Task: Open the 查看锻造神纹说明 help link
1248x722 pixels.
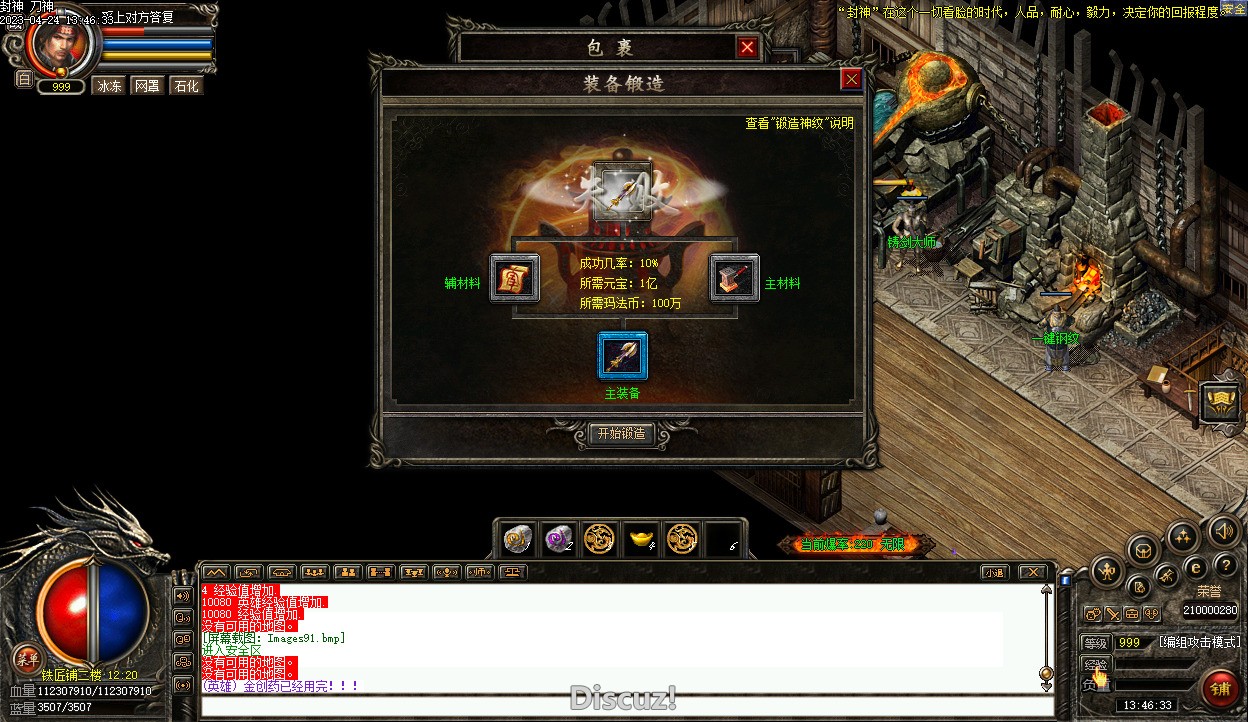Action: [x=799, y=123]
